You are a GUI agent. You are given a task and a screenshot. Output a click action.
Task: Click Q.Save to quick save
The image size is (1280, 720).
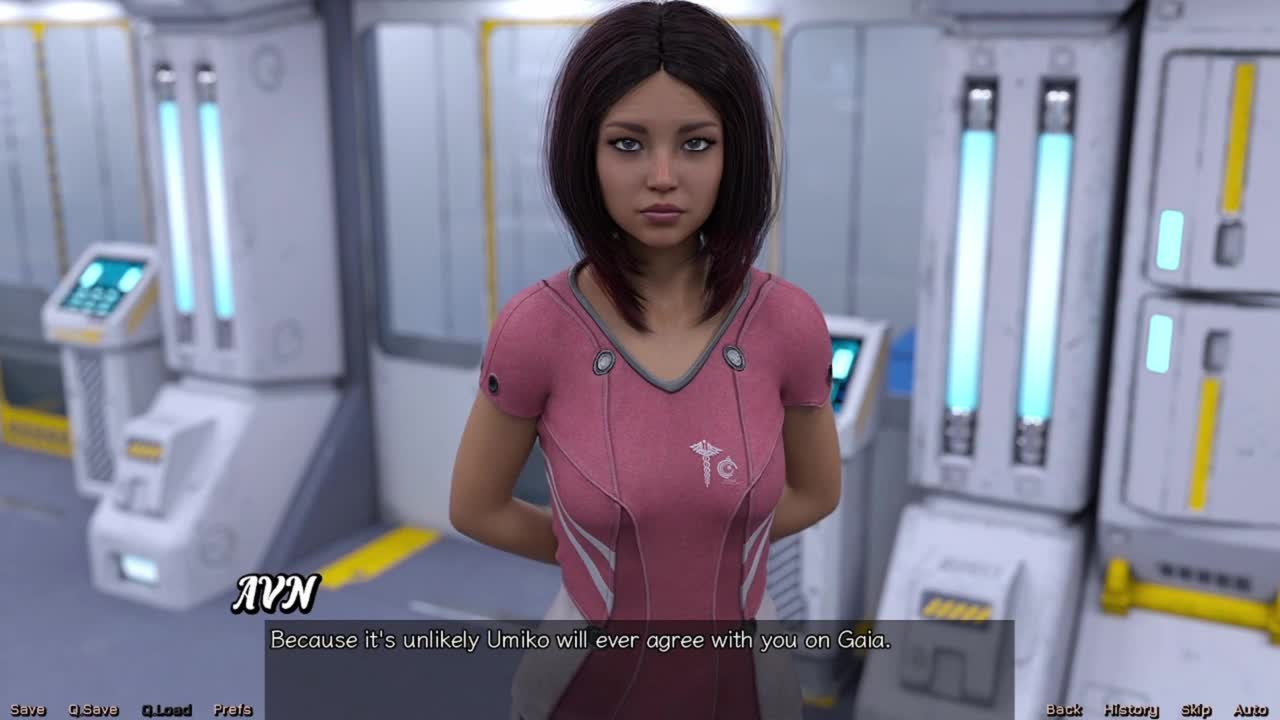coord(93,710)
